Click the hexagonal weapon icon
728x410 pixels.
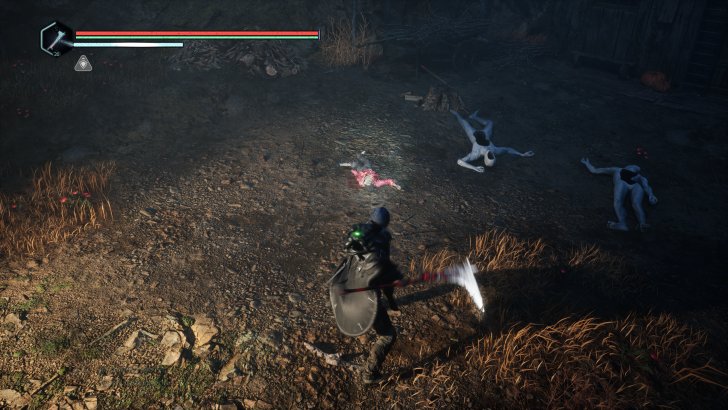click(56, 39)
